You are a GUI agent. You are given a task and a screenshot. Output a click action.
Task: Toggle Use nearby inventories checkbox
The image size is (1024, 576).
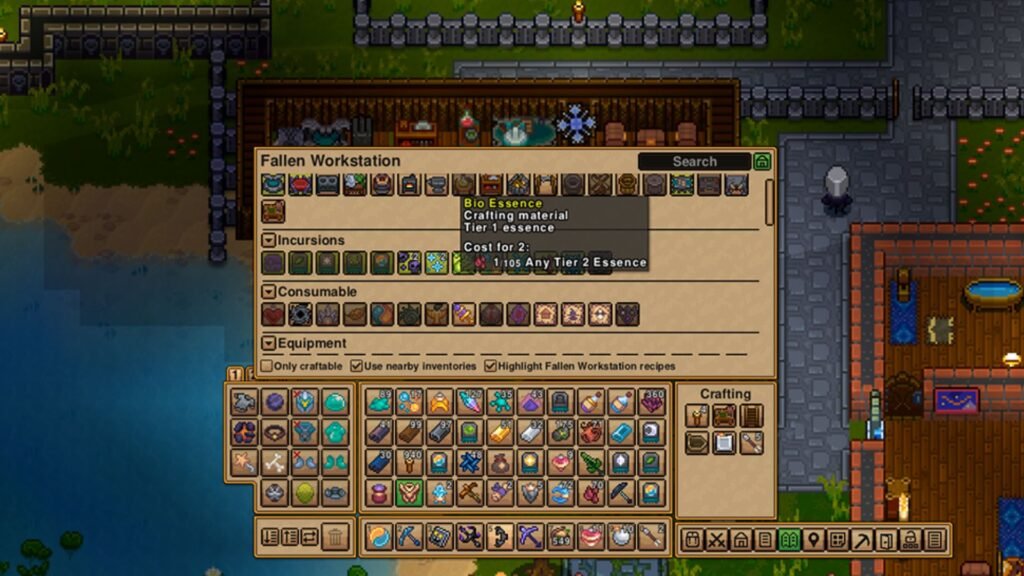(358, 366)
